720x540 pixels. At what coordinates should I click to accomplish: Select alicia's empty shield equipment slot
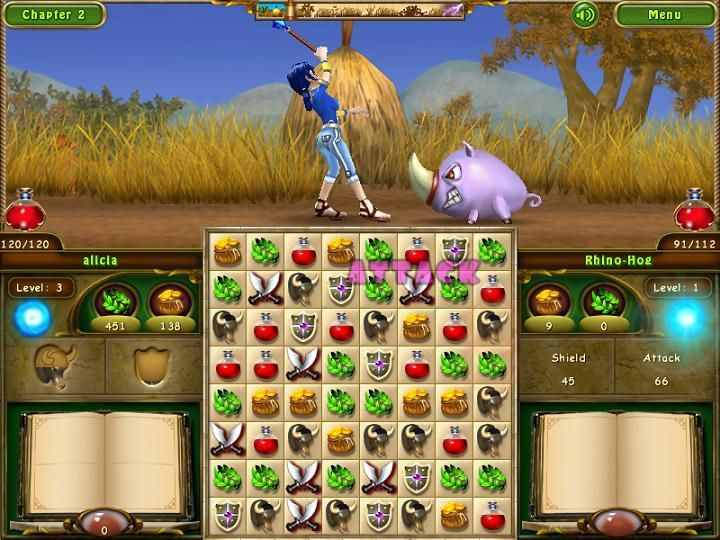click(x=148, y=364)
